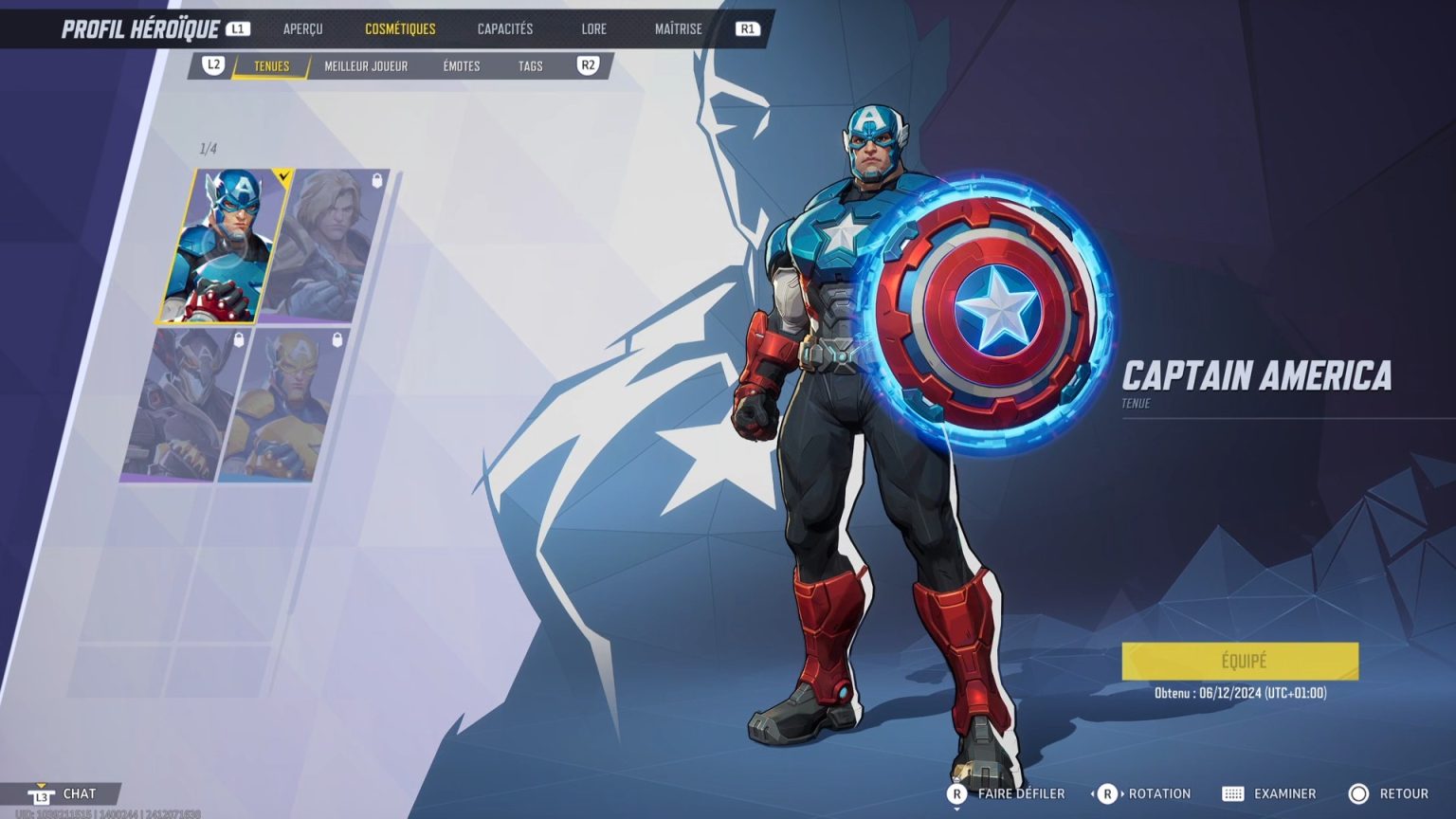Select the MAÎTRISE tab
Viewport: 1456px width, 819px height.
click(x=677, y=28)
